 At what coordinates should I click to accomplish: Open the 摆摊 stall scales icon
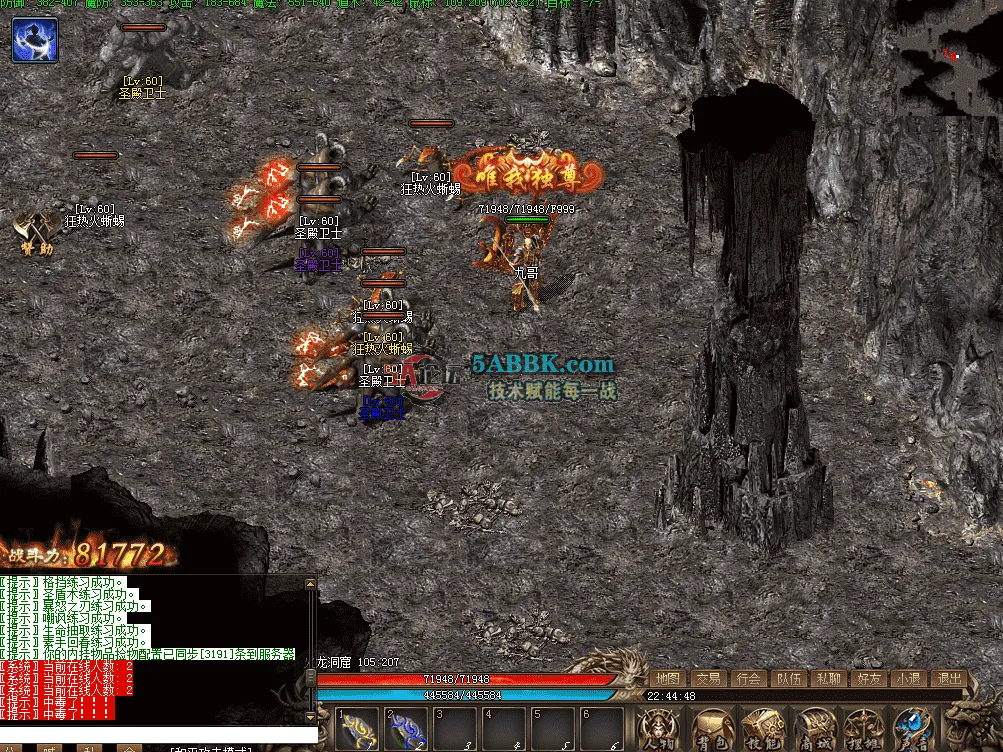pos(863,729)
